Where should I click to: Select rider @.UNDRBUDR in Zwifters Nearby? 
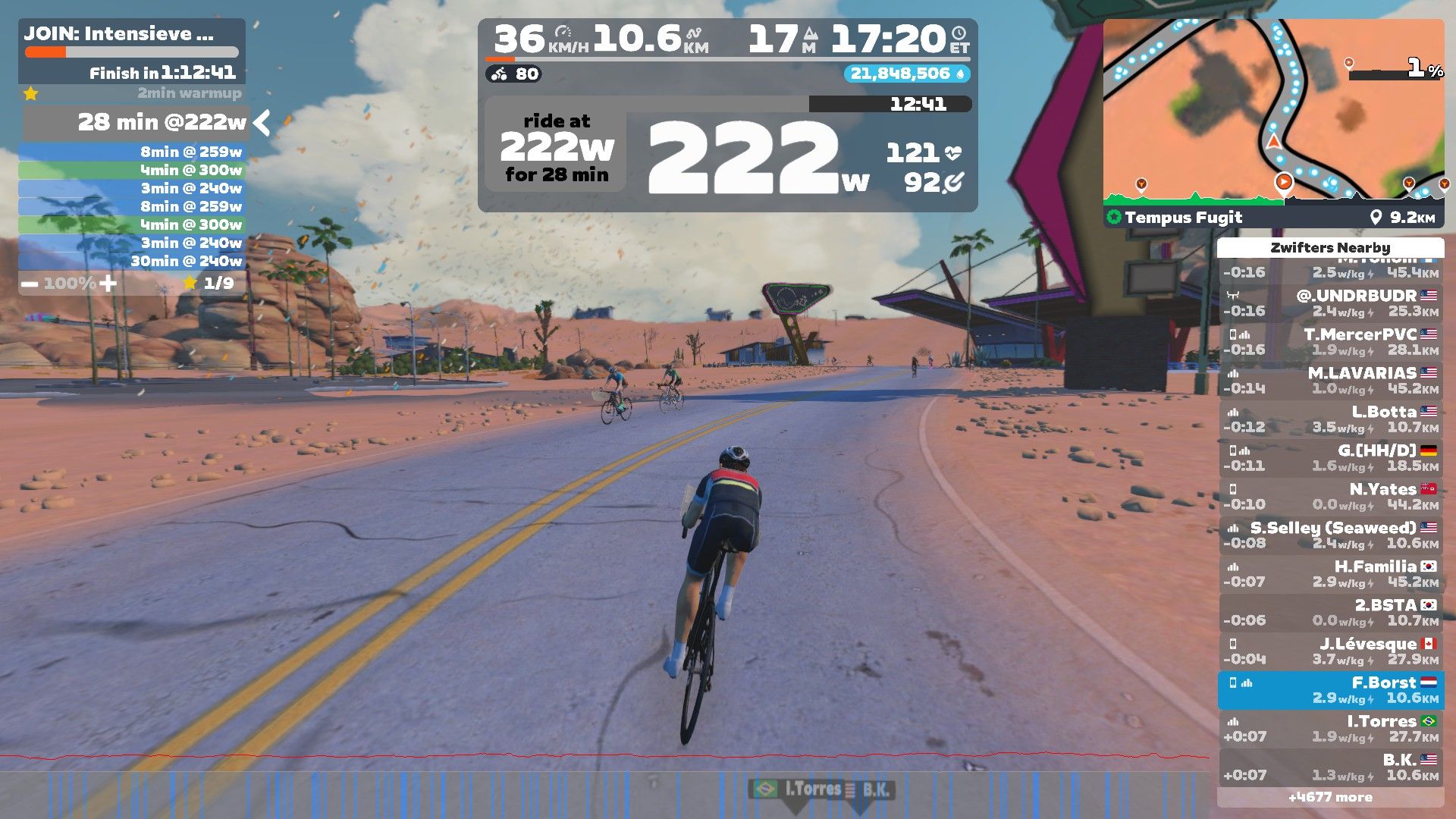pos(1331,303)
